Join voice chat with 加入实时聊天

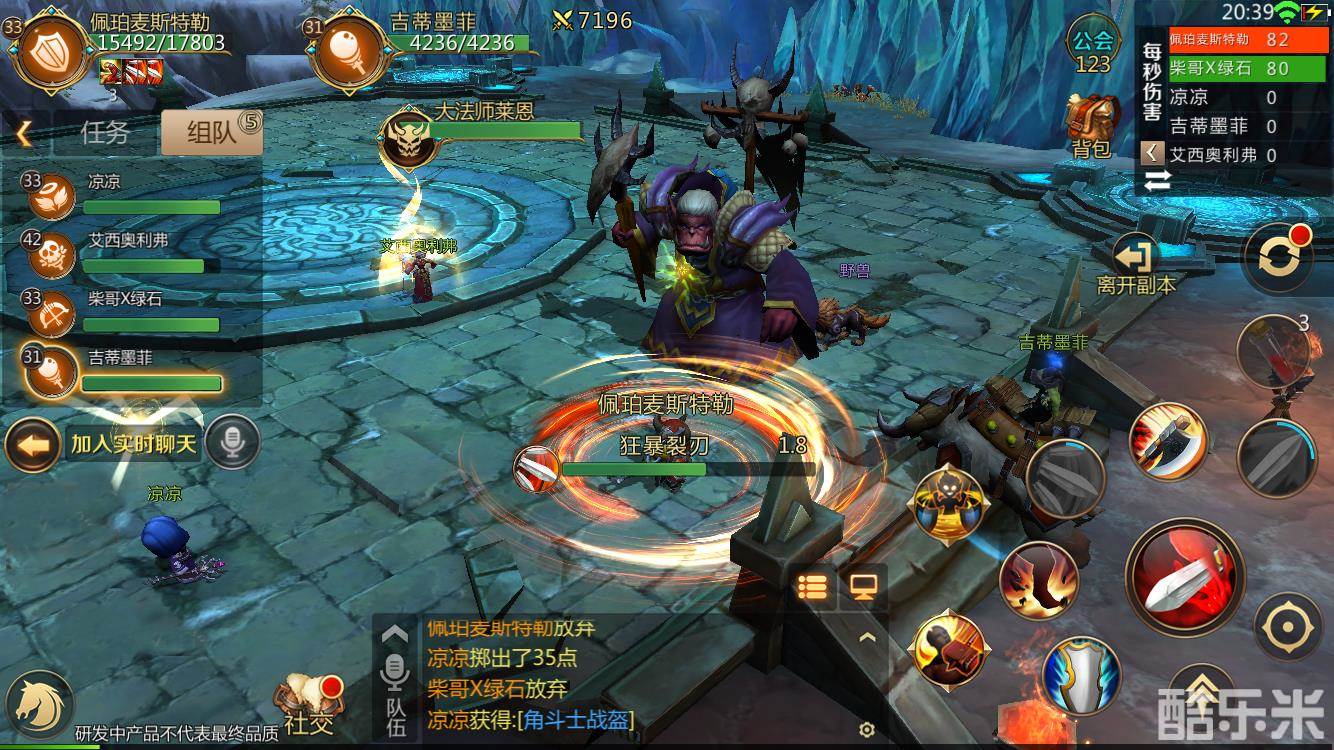pyautogui.click(x=134, y=444)
